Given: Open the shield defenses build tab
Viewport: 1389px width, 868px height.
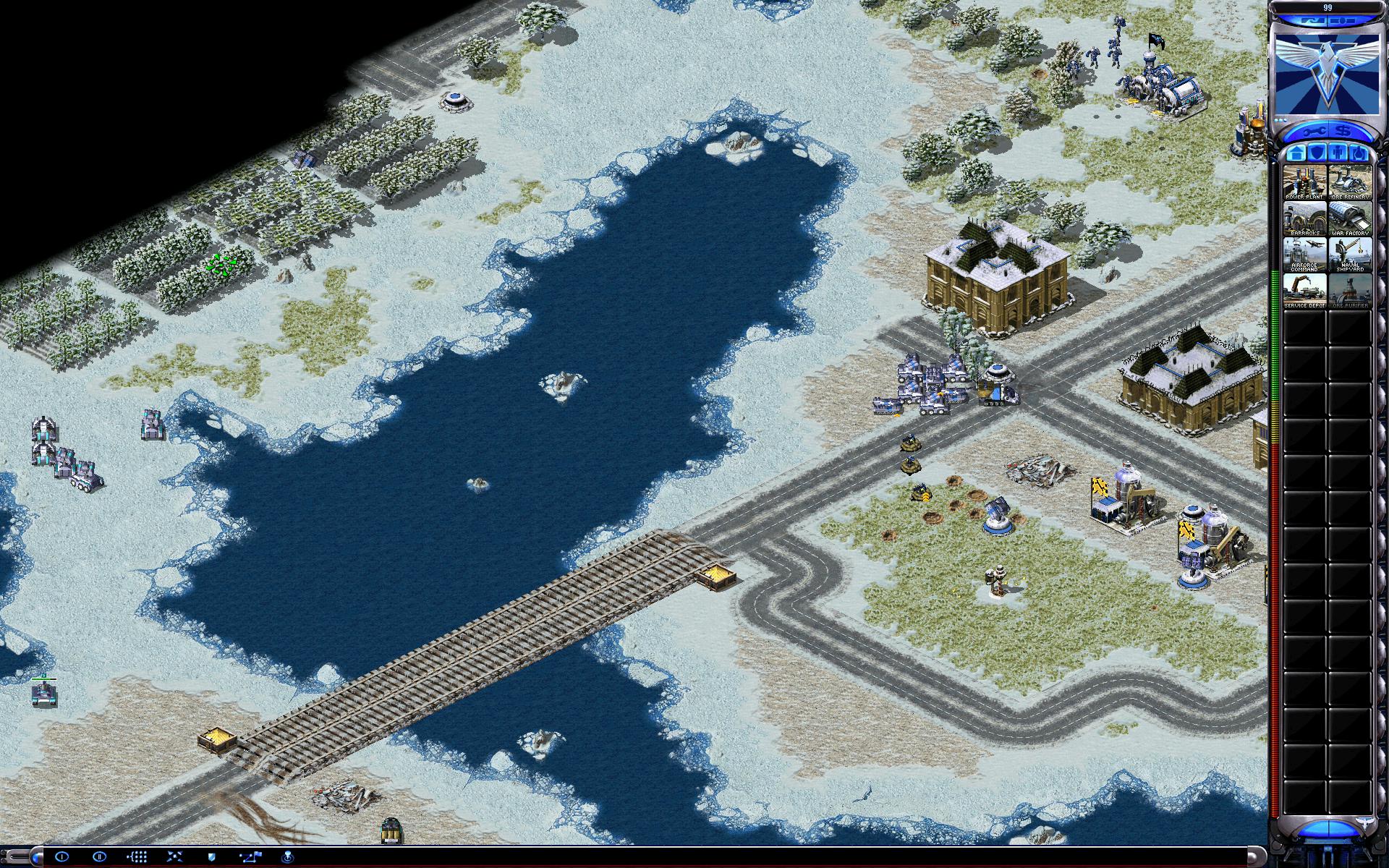Looking at the screenshot, I should (1317, 153).
